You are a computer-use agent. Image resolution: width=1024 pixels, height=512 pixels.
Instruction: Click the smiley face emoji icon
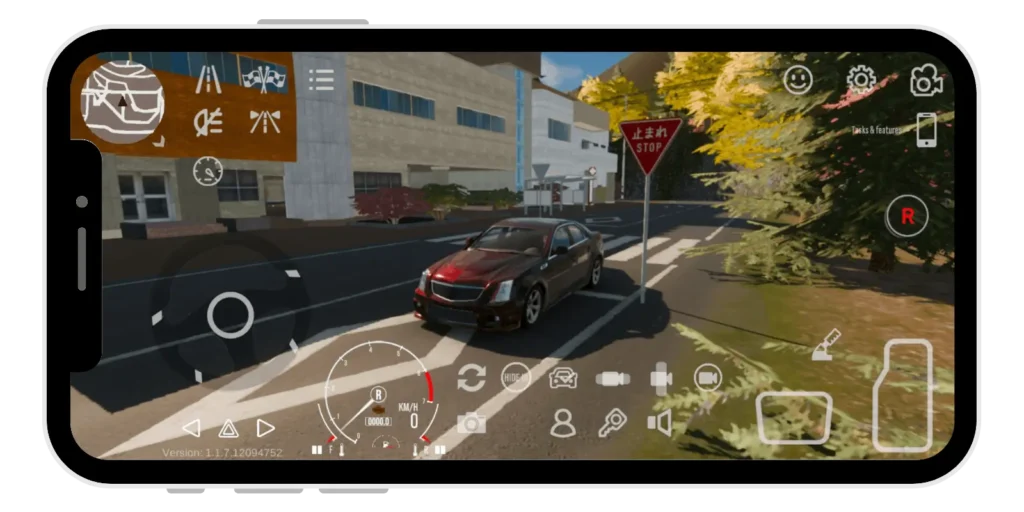click(x=798, y=80)
